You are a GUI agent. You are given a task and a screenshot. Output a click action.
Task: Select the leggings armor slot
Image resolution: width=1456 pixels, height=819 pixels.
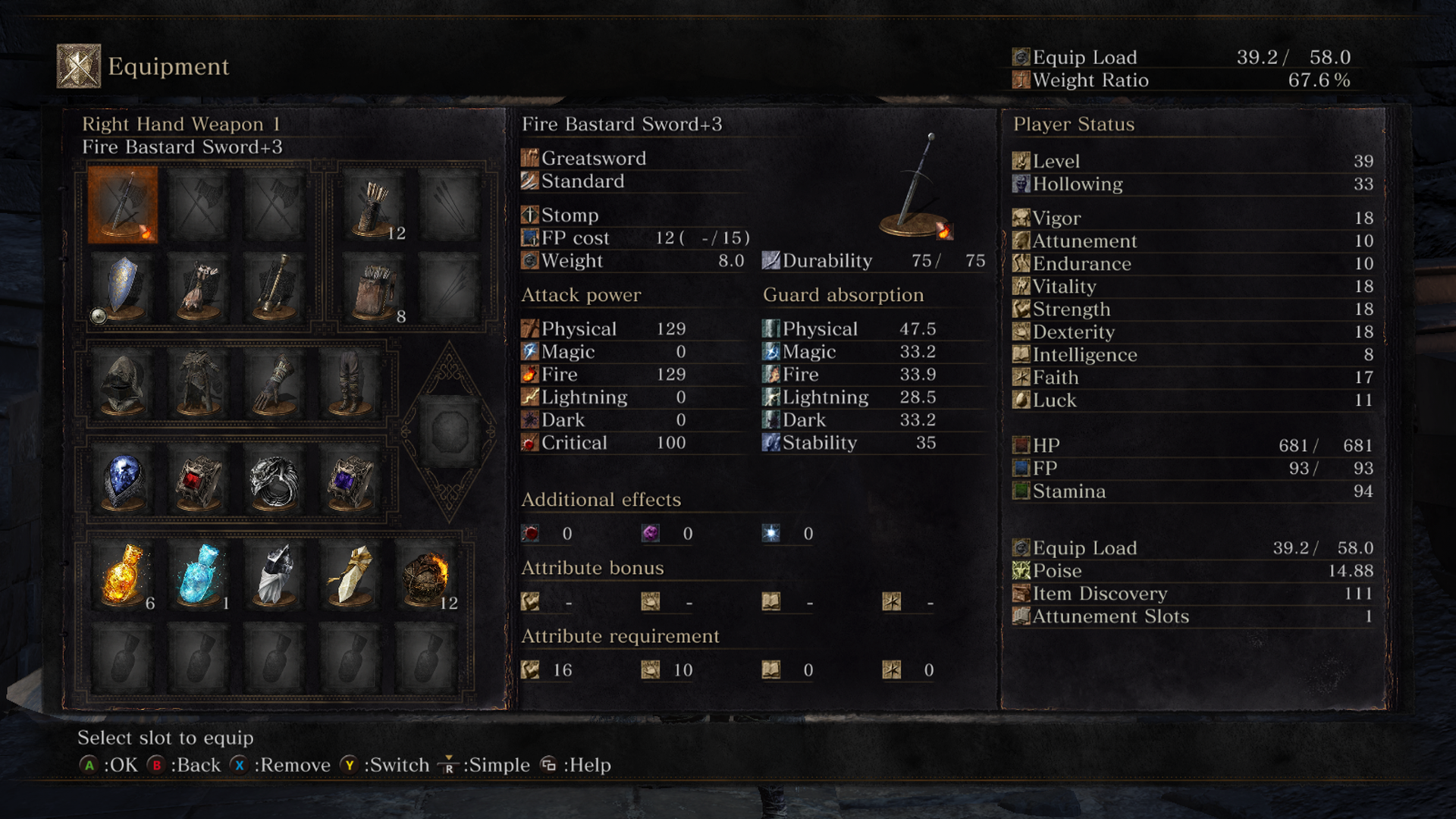point(350,383)
